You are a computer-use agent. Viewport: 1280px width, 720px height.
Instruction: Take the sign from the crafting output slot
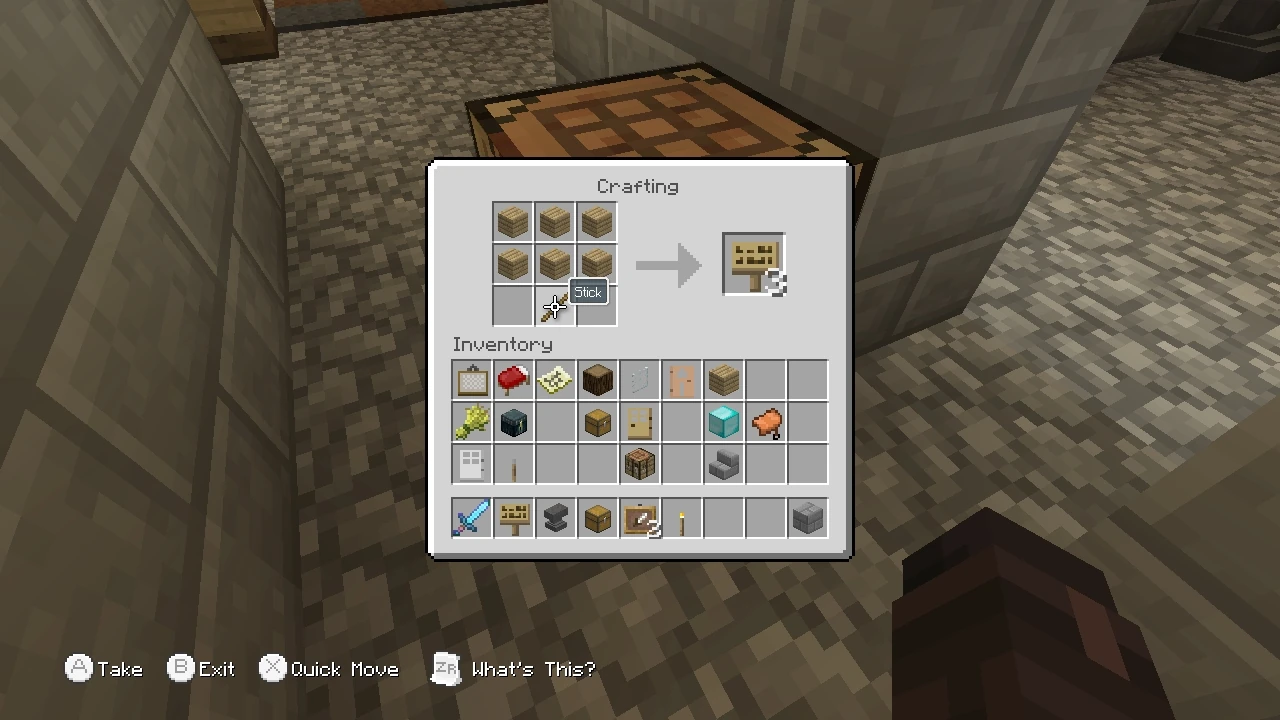[753, 264]
